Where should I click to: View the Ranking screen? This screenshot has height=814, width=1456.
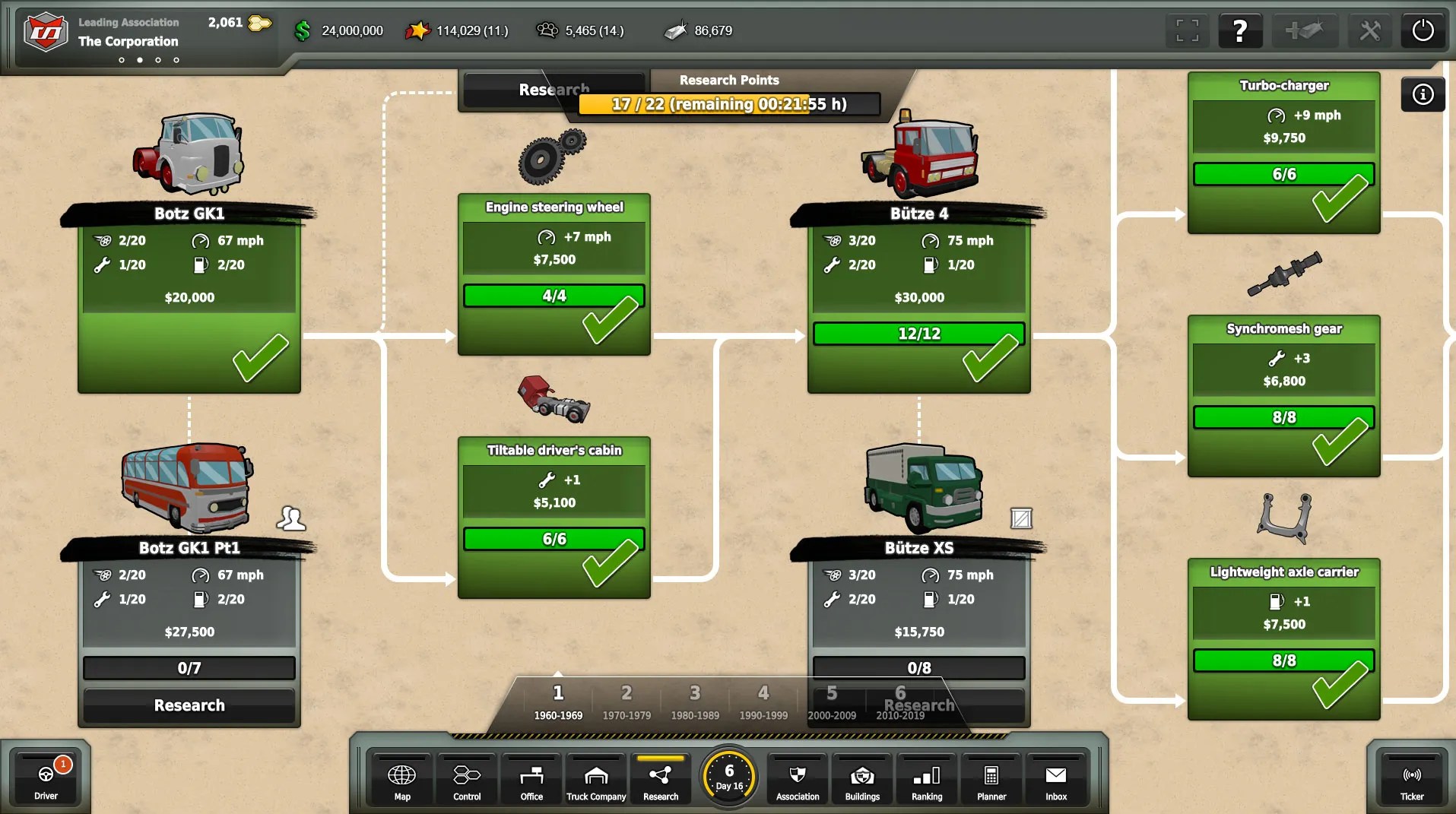pos(926,778)
